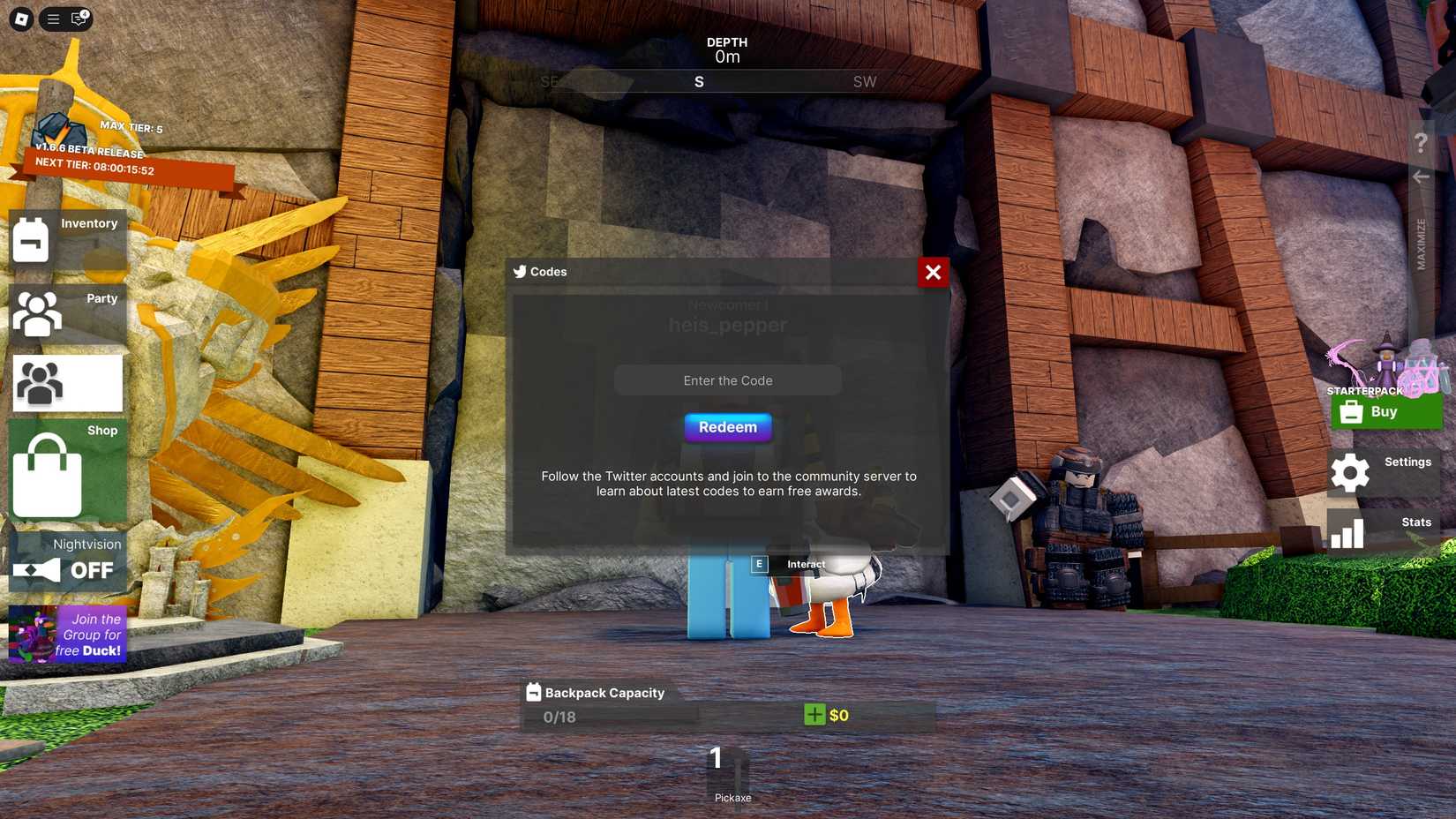Viewport: 1456px width, 819px height.
Task: Buy the Starterpack
Action: coord(1386,411)
